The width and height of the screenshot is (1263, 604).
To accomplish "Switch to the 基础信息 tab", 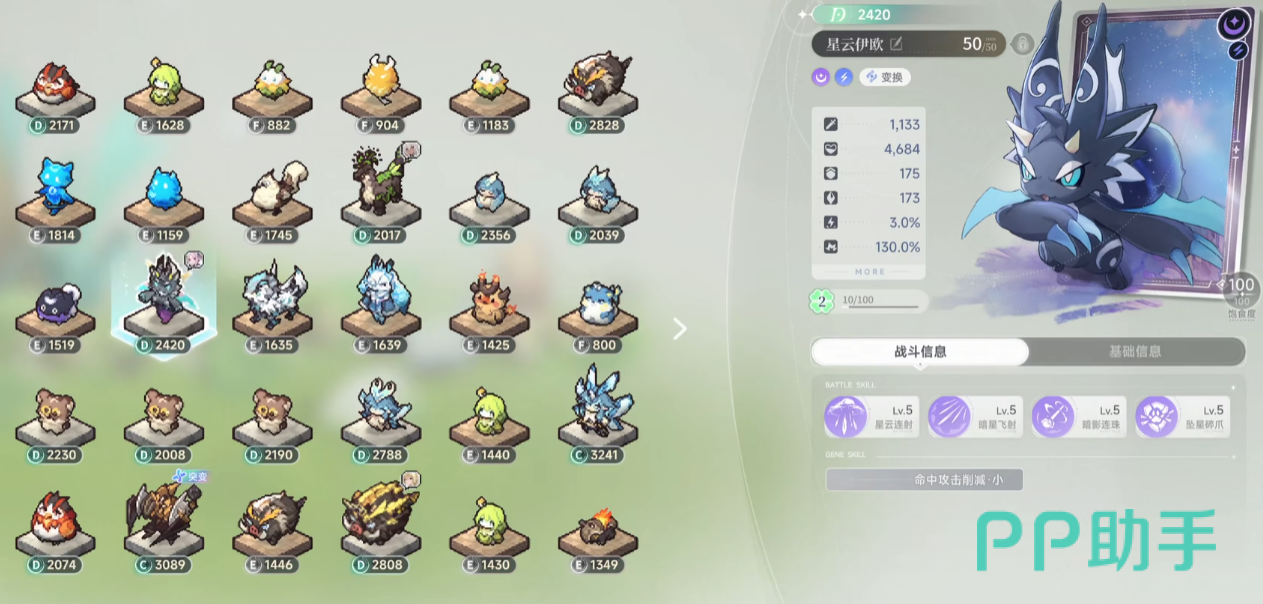I will click(1135, 352).
